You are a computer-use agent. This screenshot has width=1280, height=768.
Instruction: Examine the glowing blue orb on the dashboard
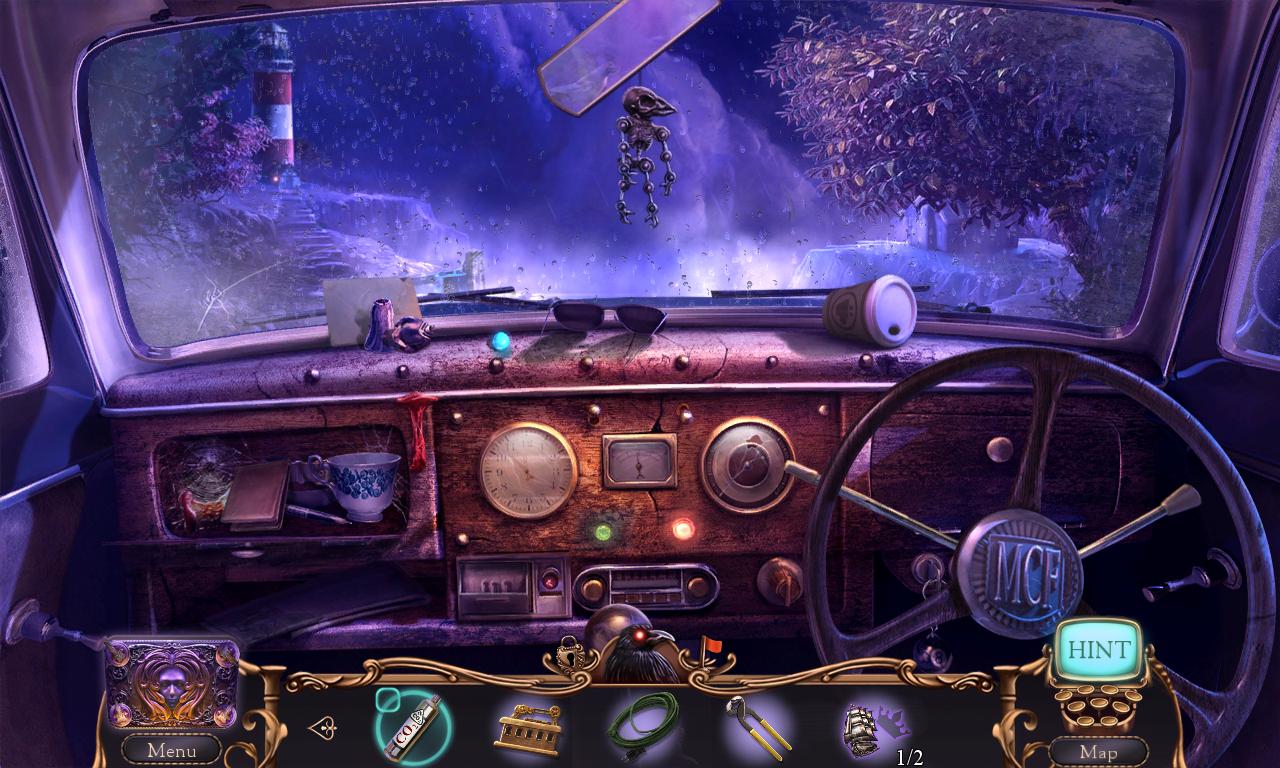pyautogui.click(x=499, y=341)
